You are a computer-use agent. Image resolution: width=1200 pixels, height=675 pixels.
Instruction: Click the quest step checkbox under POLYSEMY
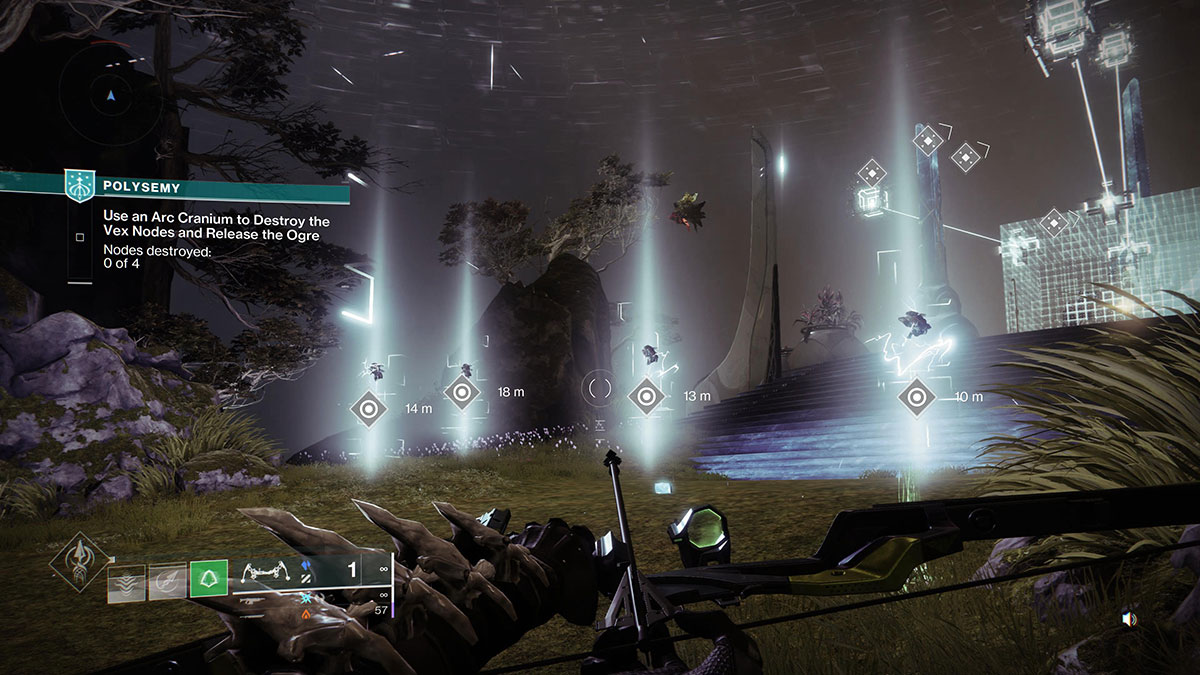pos(79,237)
